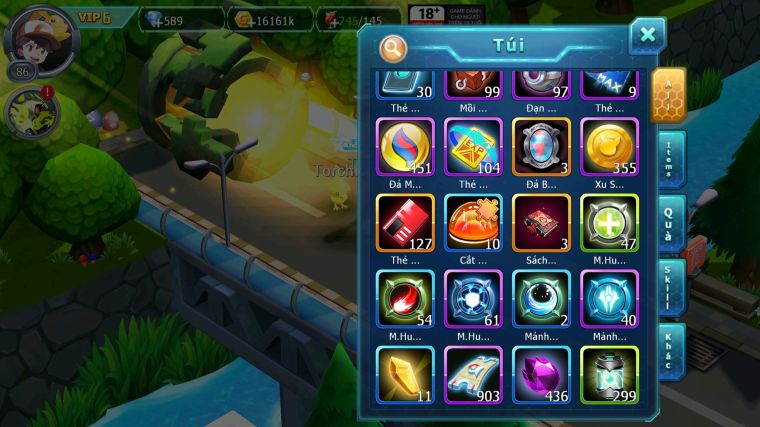
Task: Select the red spellbook item with count 3
Action: pos(541,222)
